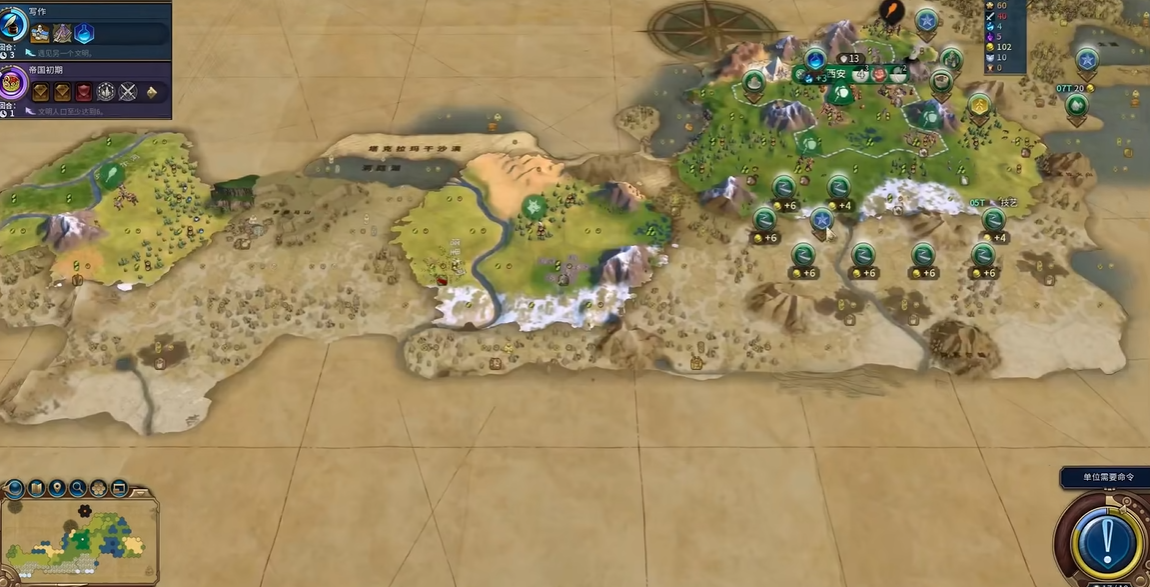Click the globe map options button
The height and width of the screenshot is (587, 1150).
click(x=14, y=488)
